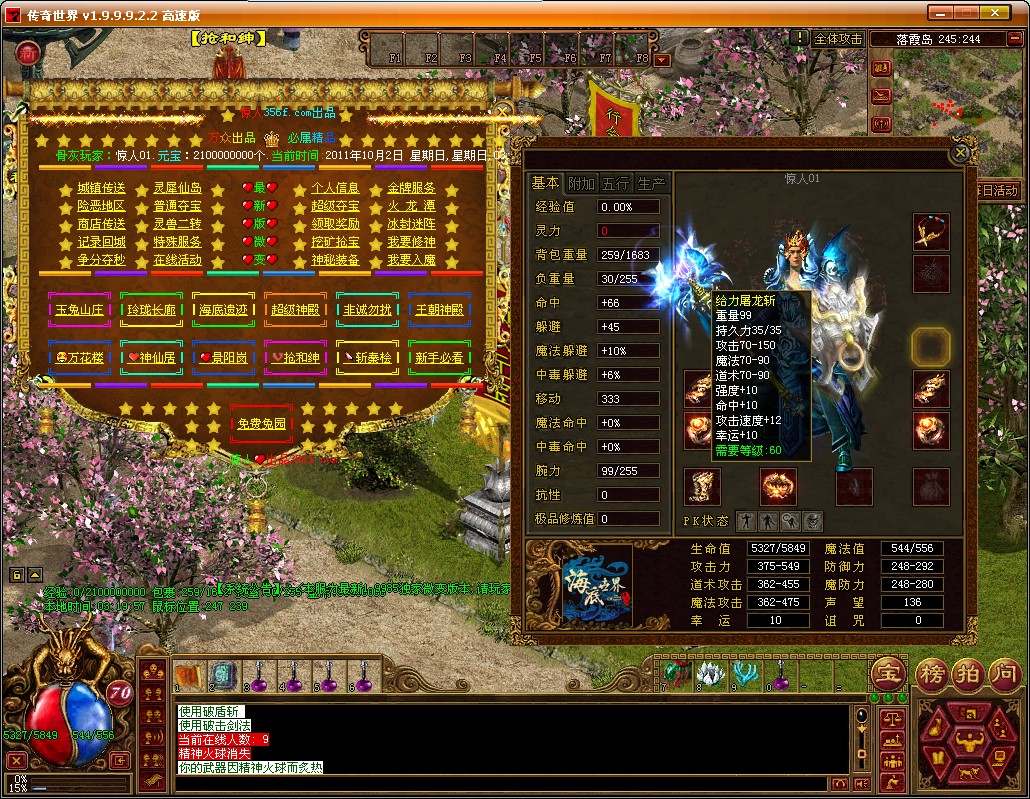Select the 新手必看 beginner guide button
1030x799 pixels.
[x=440, y=357]
